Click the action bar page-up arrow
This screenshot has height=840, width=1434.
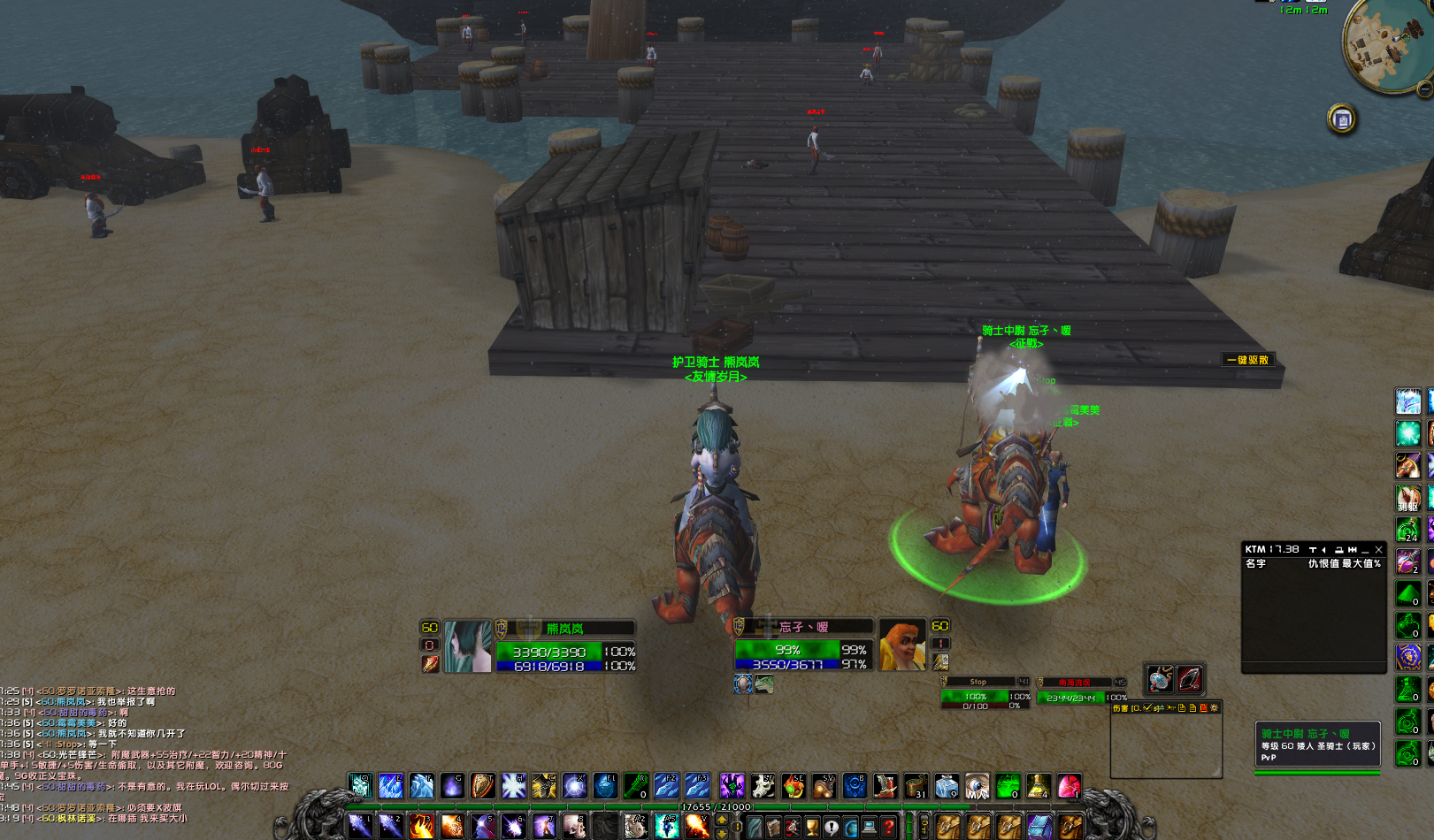722,821
